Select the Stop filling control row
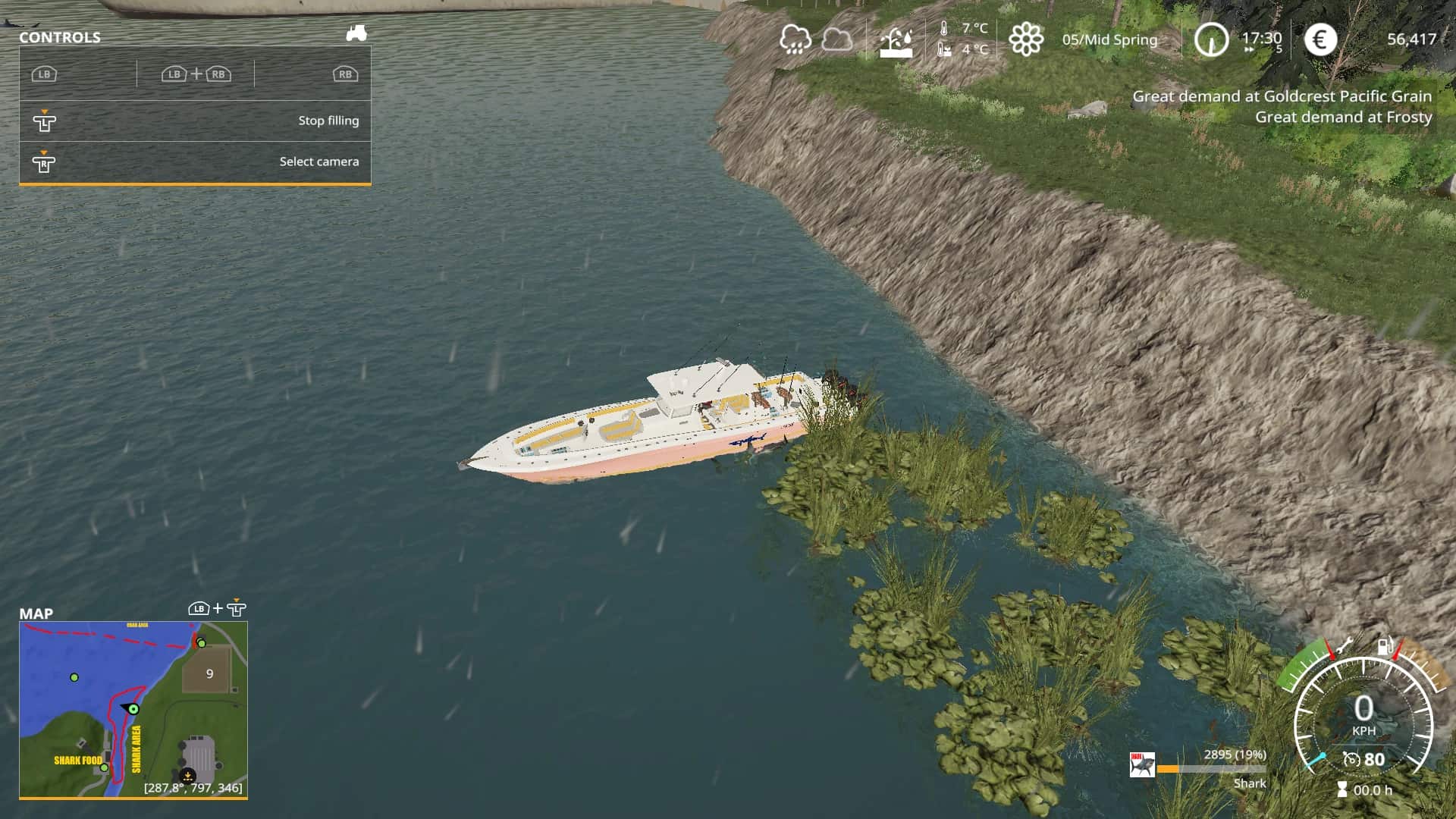This screenshot has height=819, width=1456. (195, 121)
